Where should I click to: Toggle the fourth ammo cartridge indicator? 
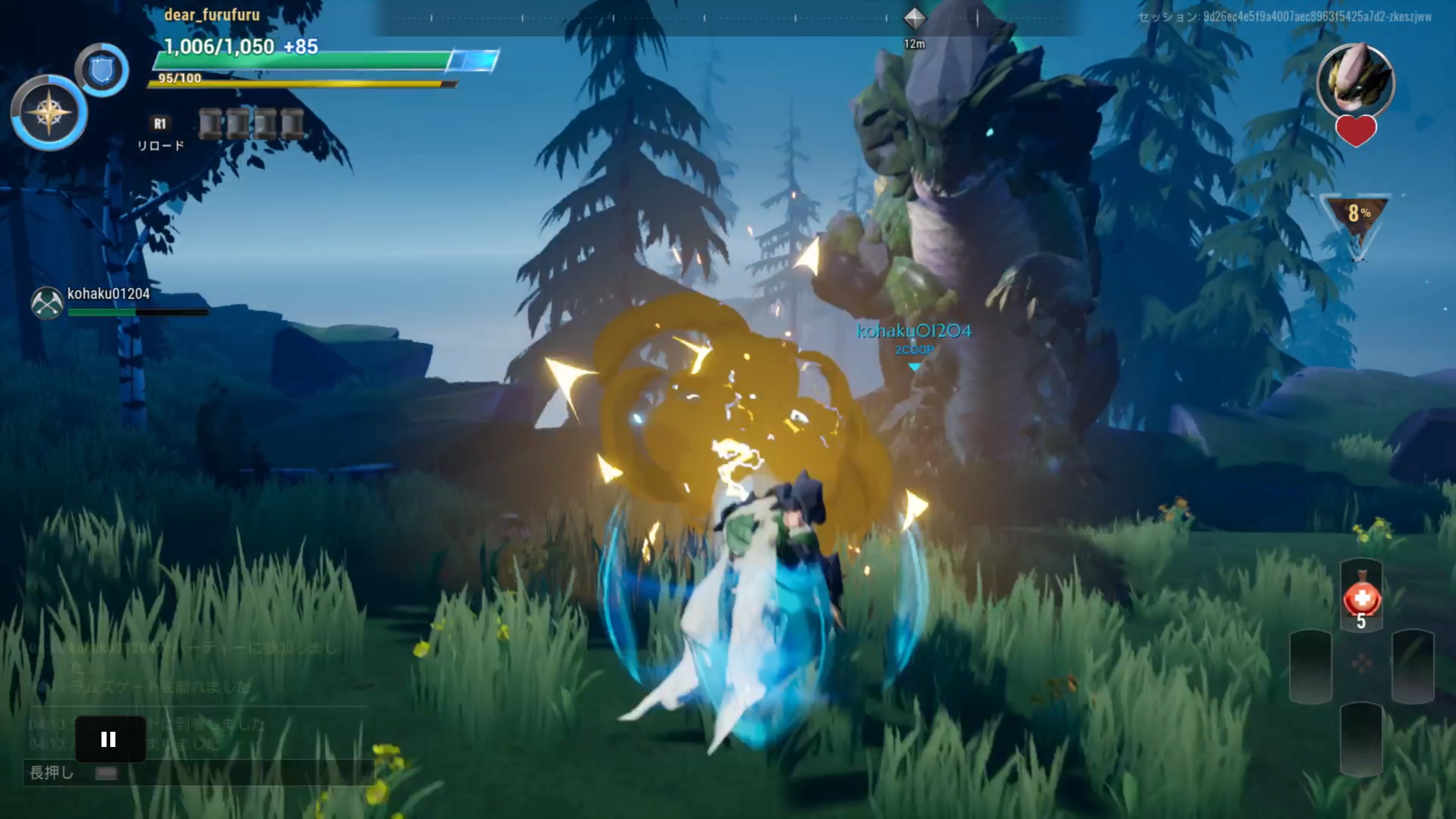pyautogui.click(x=292, y=124)
